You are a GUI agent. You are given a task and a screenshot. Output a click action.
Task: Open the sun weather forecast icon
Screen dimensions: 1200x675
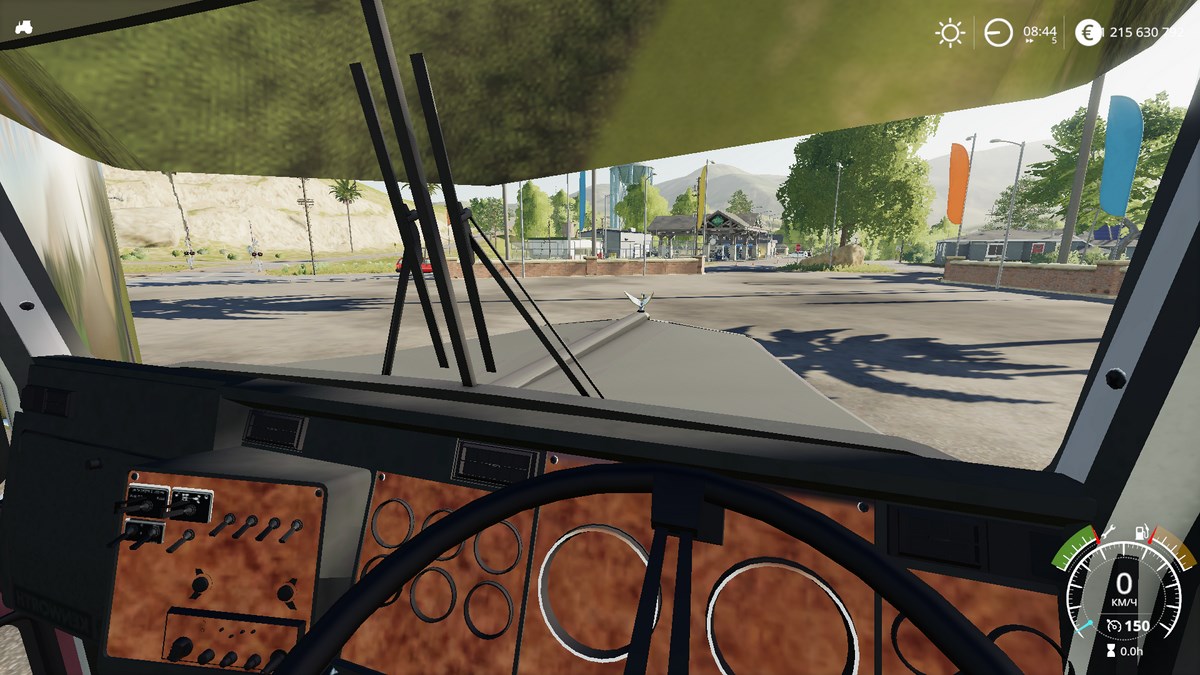tap(950, 33)
